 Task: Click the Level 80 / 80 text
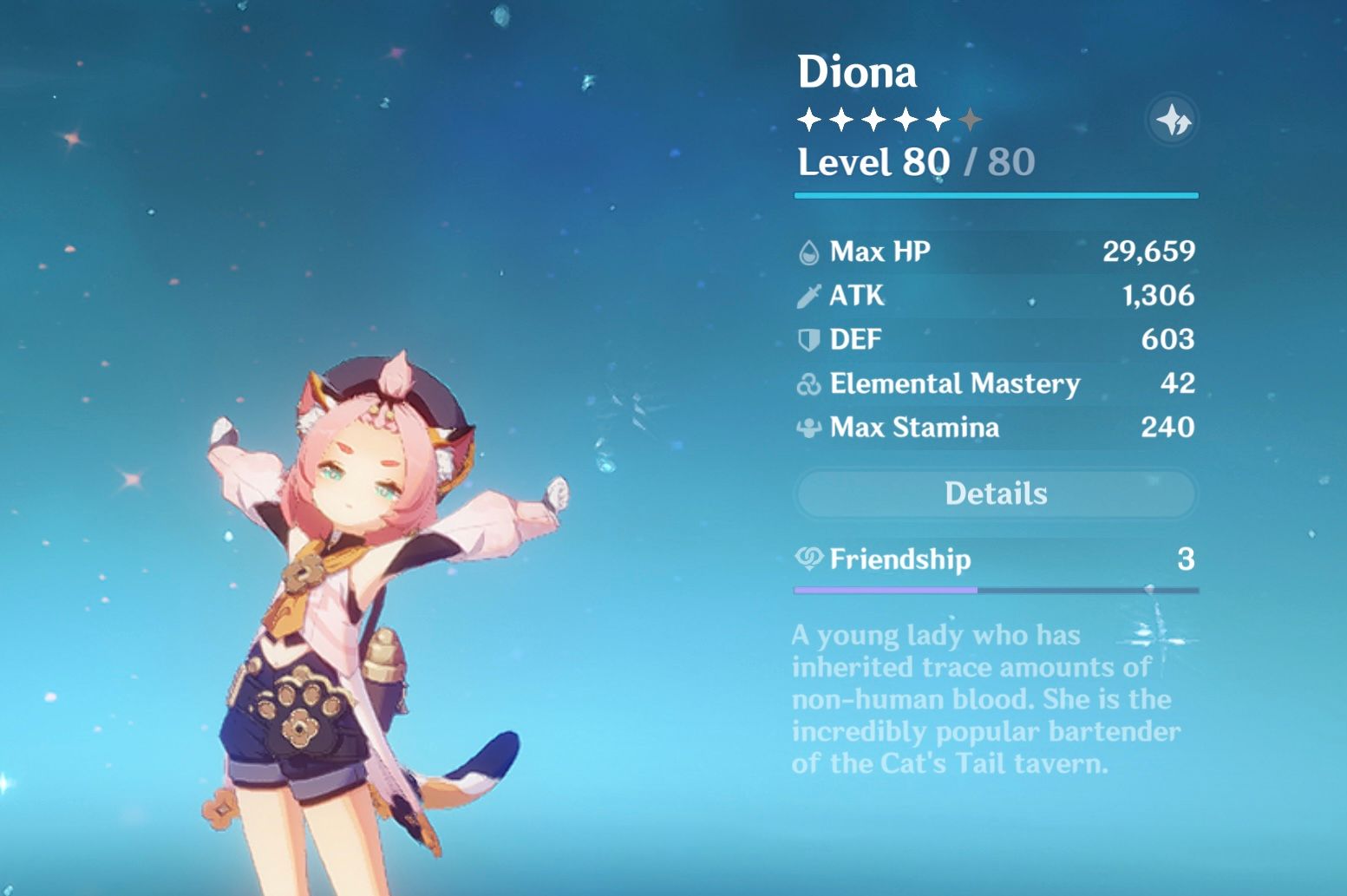(915, 161)
